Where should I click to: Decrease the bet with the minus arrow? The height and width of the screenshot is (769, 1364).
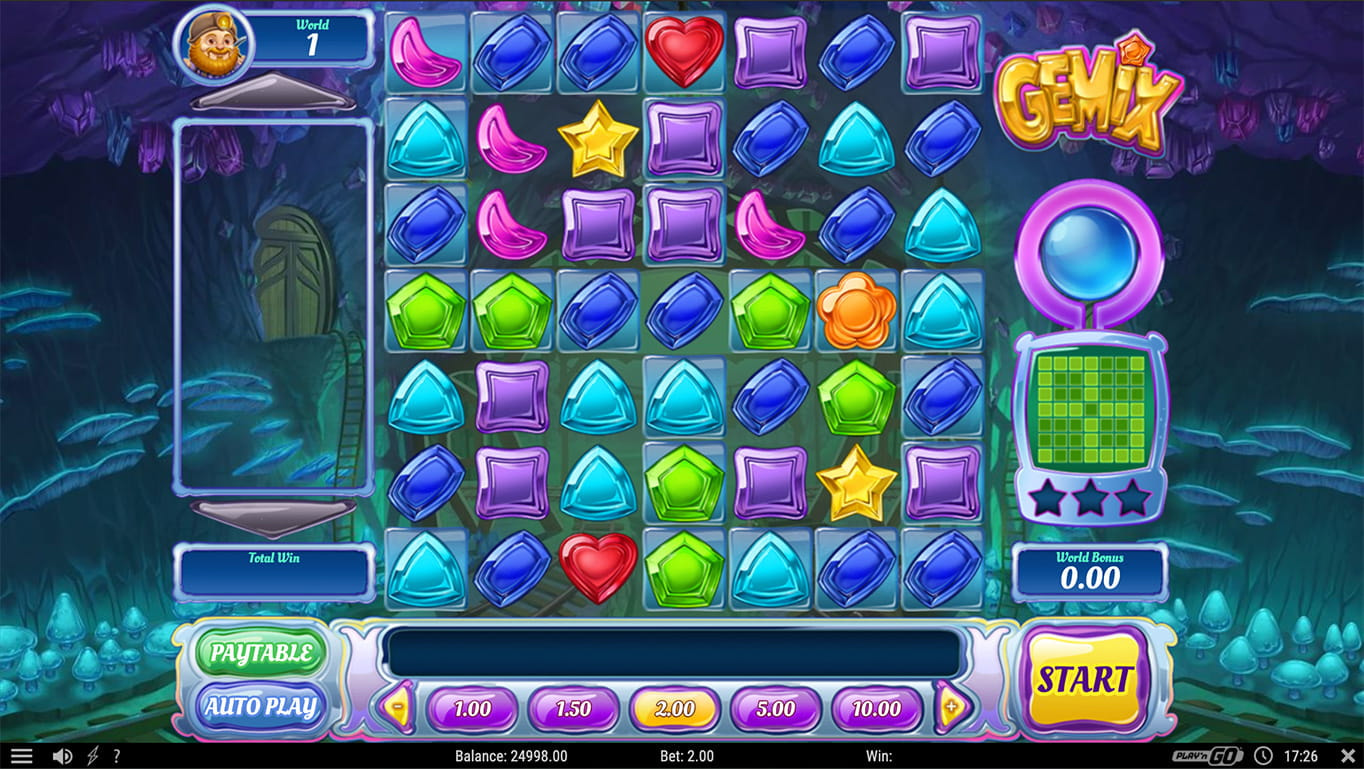(398, 708)
